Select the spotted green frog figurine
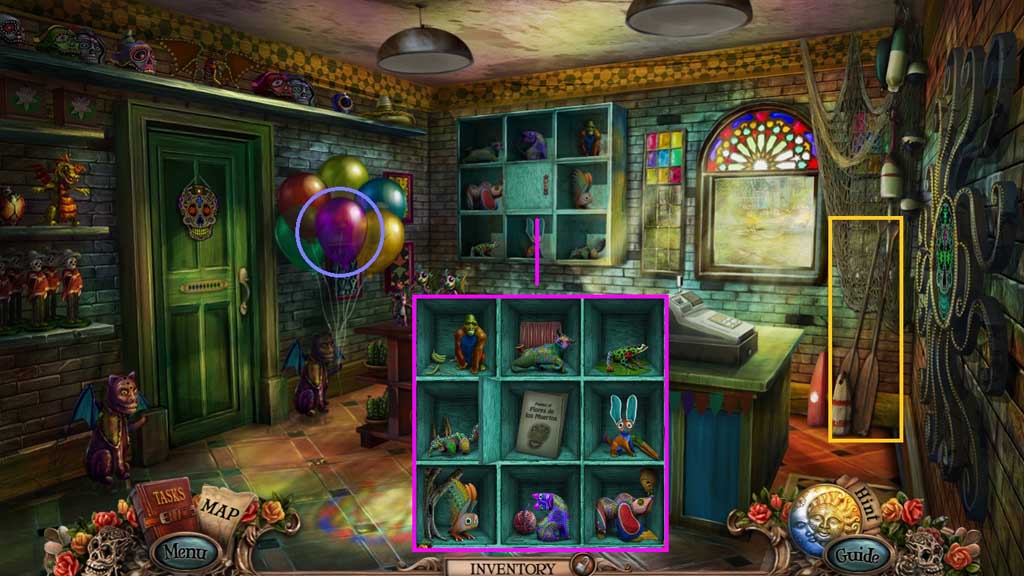Image resolution: width=1024 pixels, height=576 pixels. pos(623,352)
